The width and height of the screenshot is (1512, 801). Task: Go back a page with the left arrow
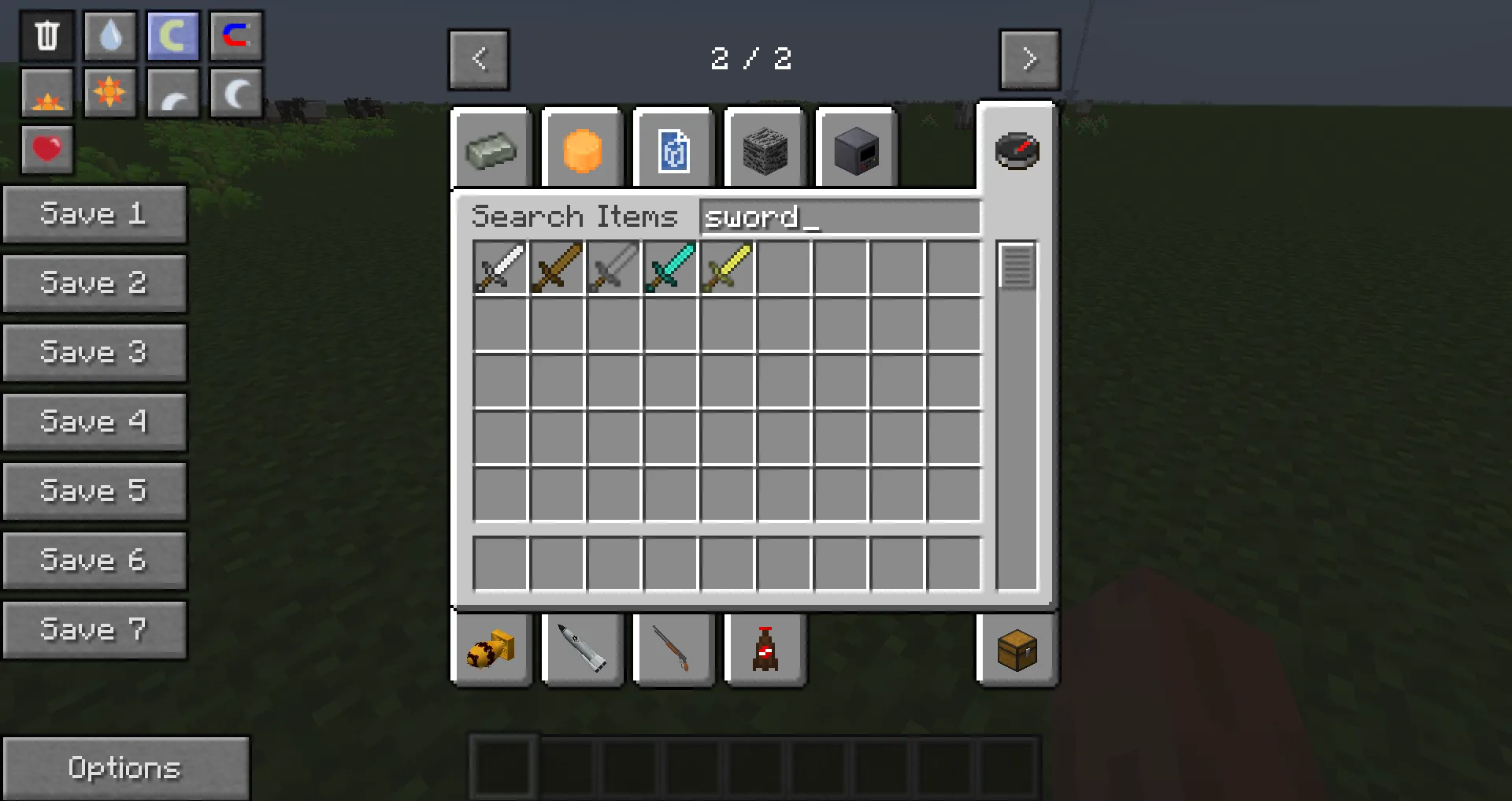(x=478, y=59)
